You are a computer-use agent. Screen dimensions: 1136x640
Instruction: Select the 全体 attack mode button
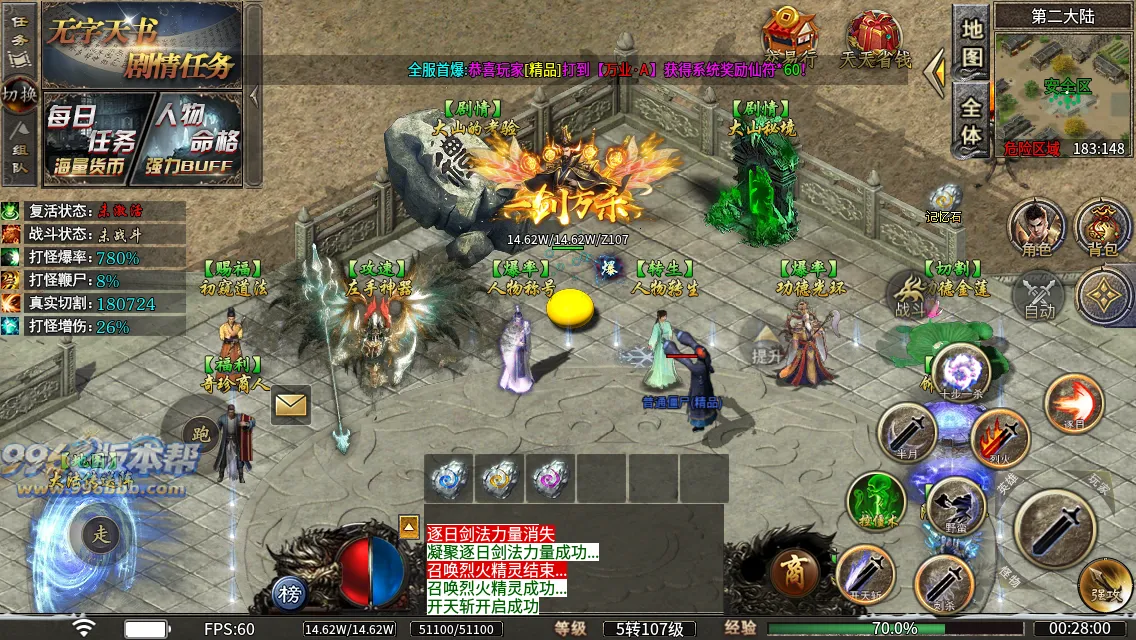click(x=971, y=120)
